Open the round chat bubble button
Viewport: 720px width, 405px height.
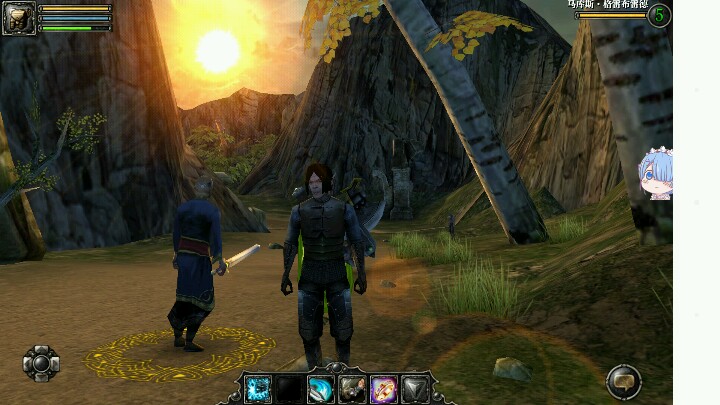click(624, 381)
